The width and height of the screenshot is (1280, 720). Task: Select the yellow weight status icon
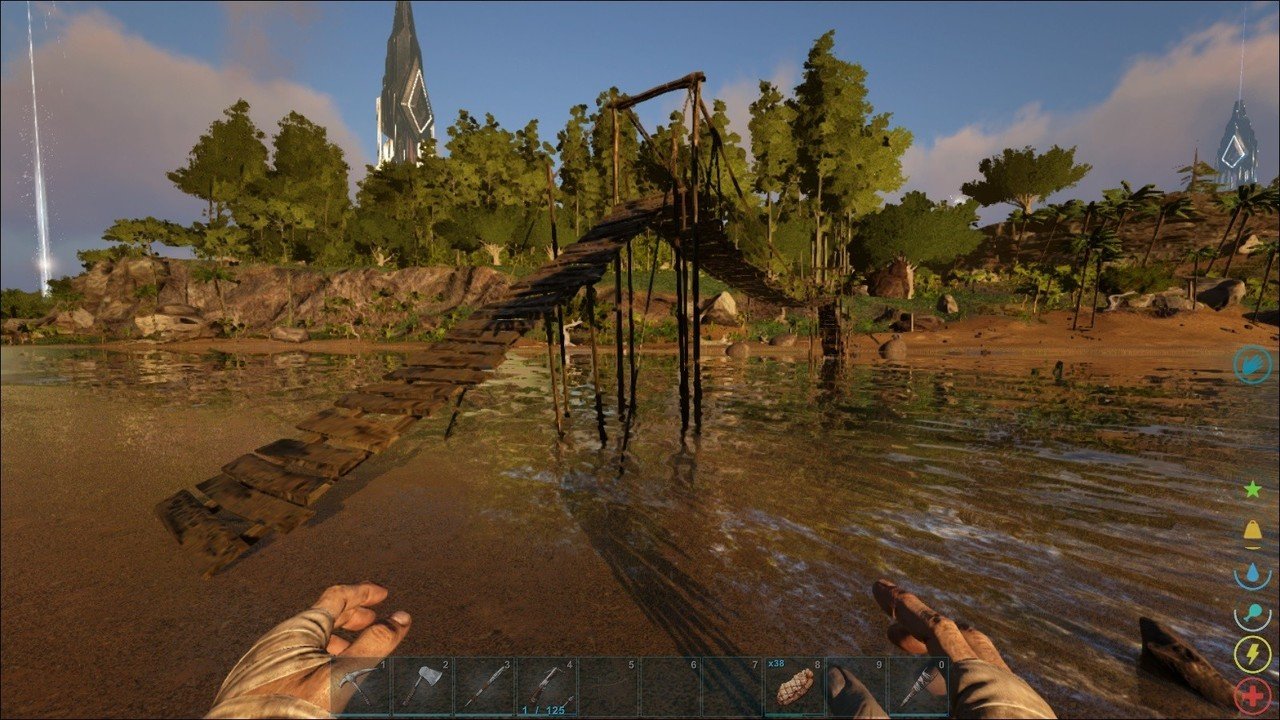1252,531
